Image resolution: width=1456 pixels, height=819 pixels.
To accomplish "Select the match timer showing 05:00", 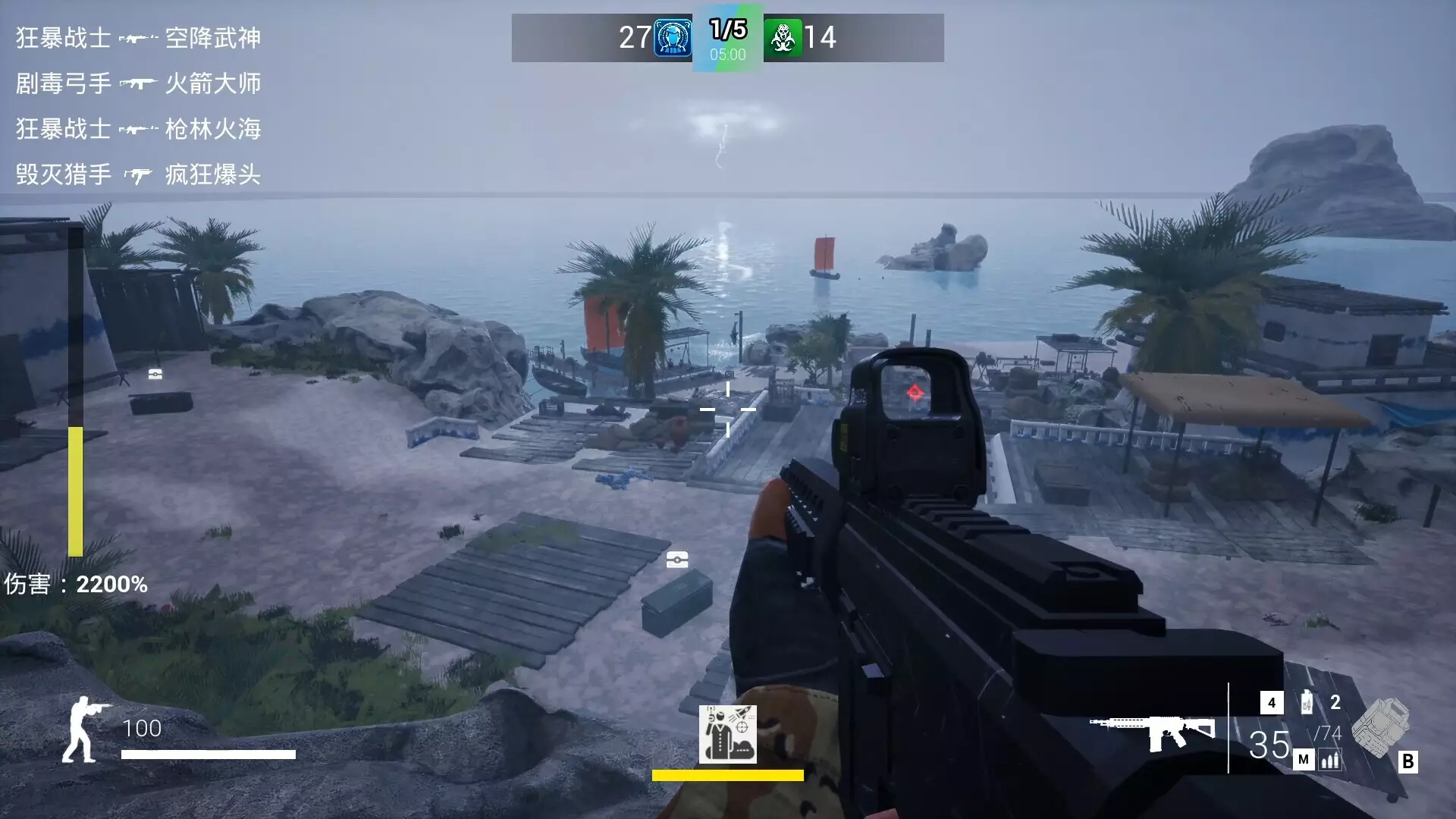I will [728, 53].
